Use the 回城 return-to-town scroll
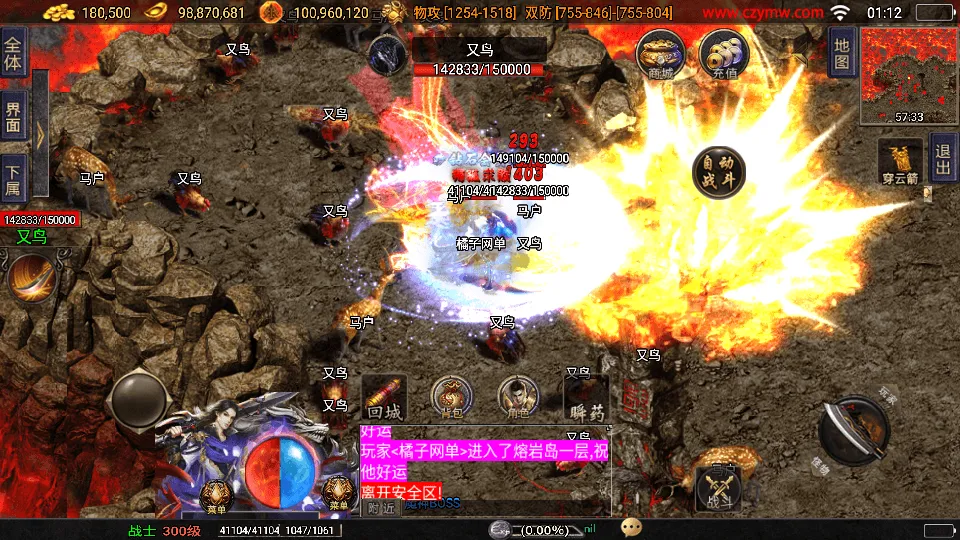The width and height of the screenshot is (960, 540). (384, 398)
